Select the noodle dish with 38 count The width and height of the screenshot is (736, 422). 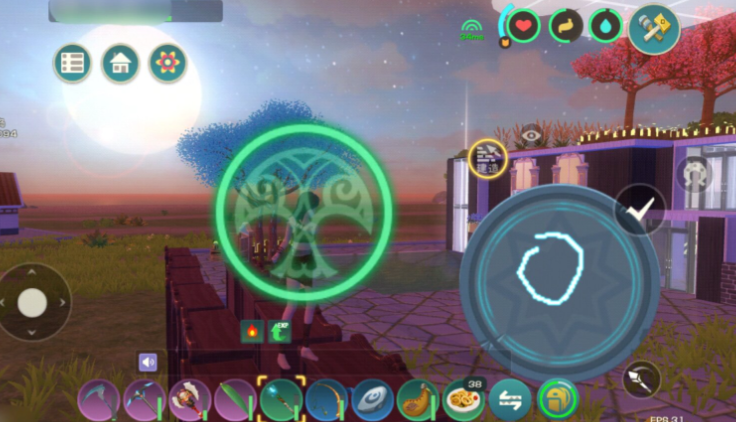(464, 400)
